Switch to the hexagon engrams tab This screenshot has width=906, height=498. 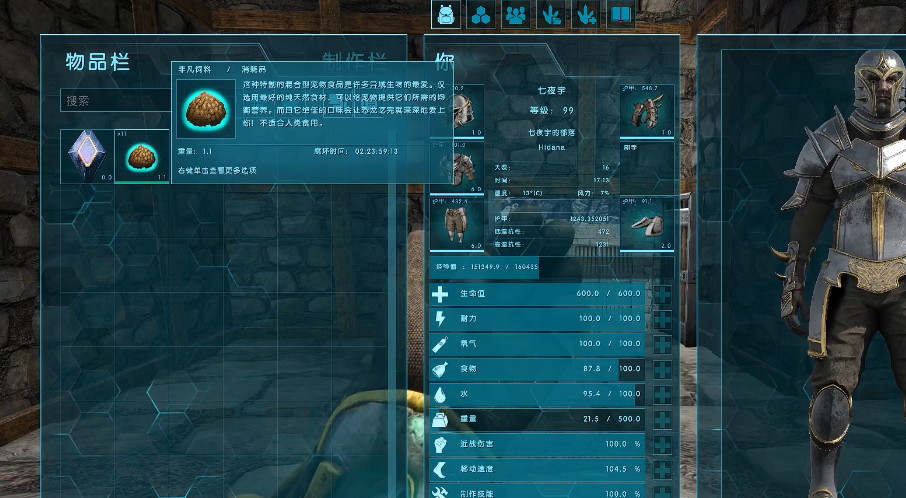pyautogui.click(x=481, y=14)
